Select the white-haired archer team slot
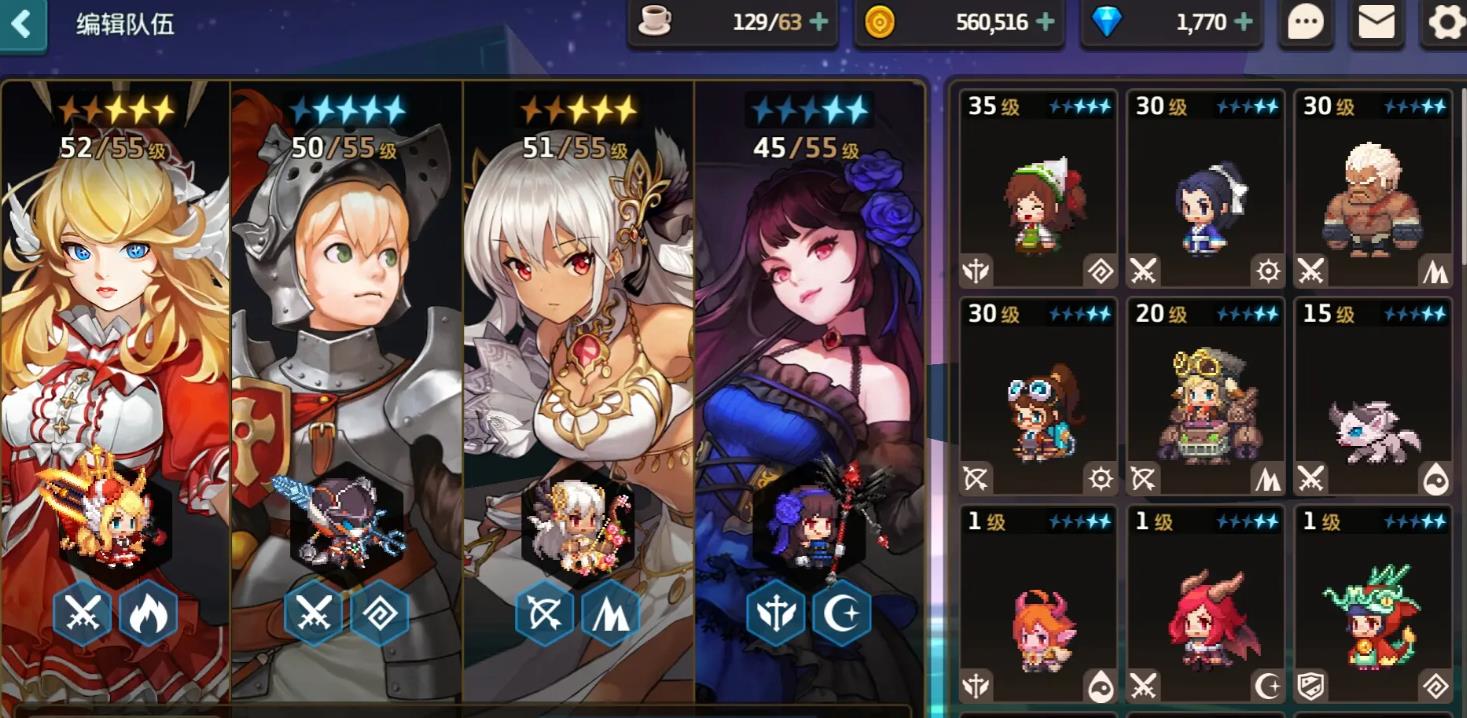Image resolution: width=1467 pixels, height=718 pixels. [x=579, y=390]
